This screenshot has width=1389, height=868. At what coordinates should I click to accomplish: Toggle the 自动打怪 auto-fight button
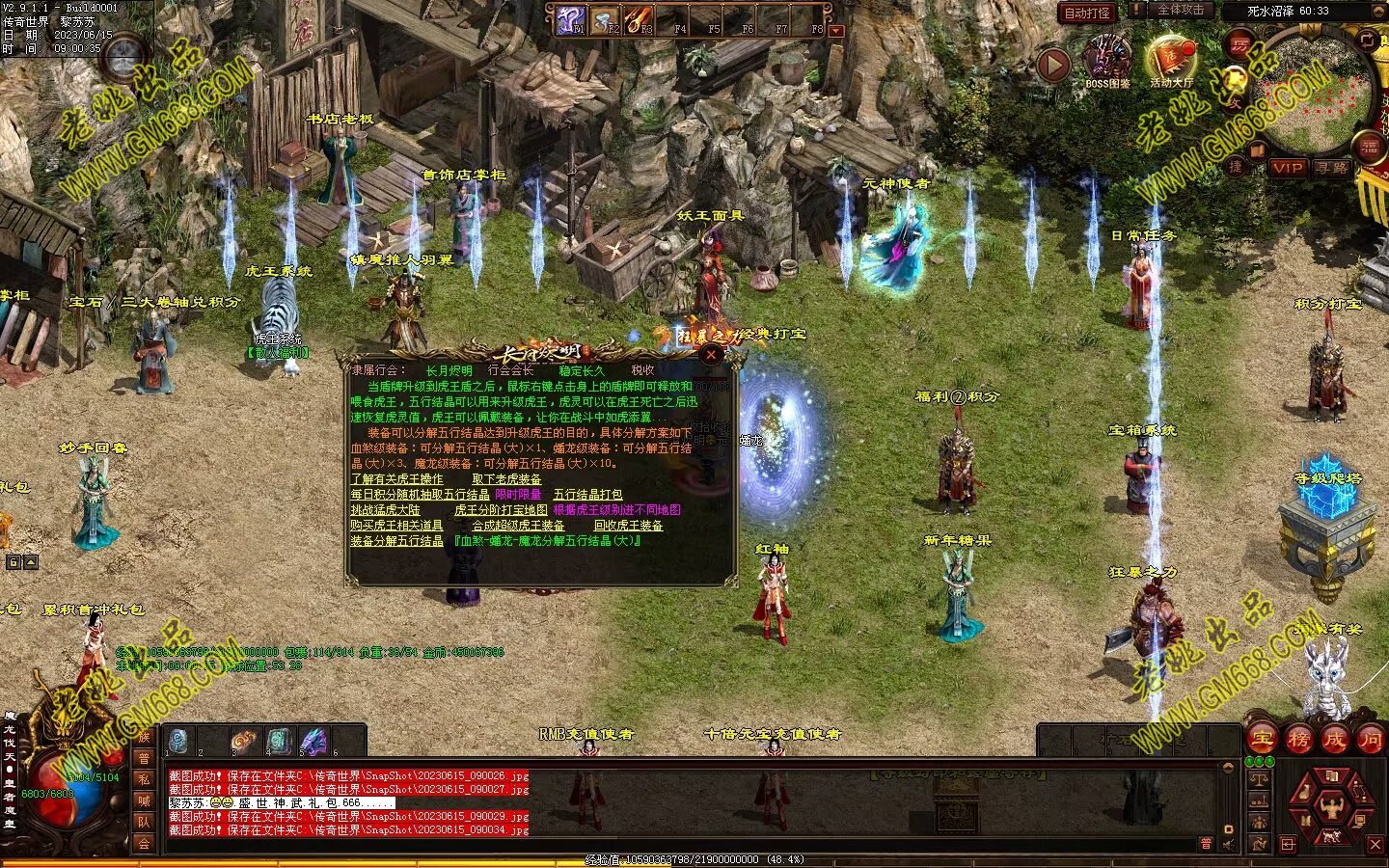pos(1087,13)
